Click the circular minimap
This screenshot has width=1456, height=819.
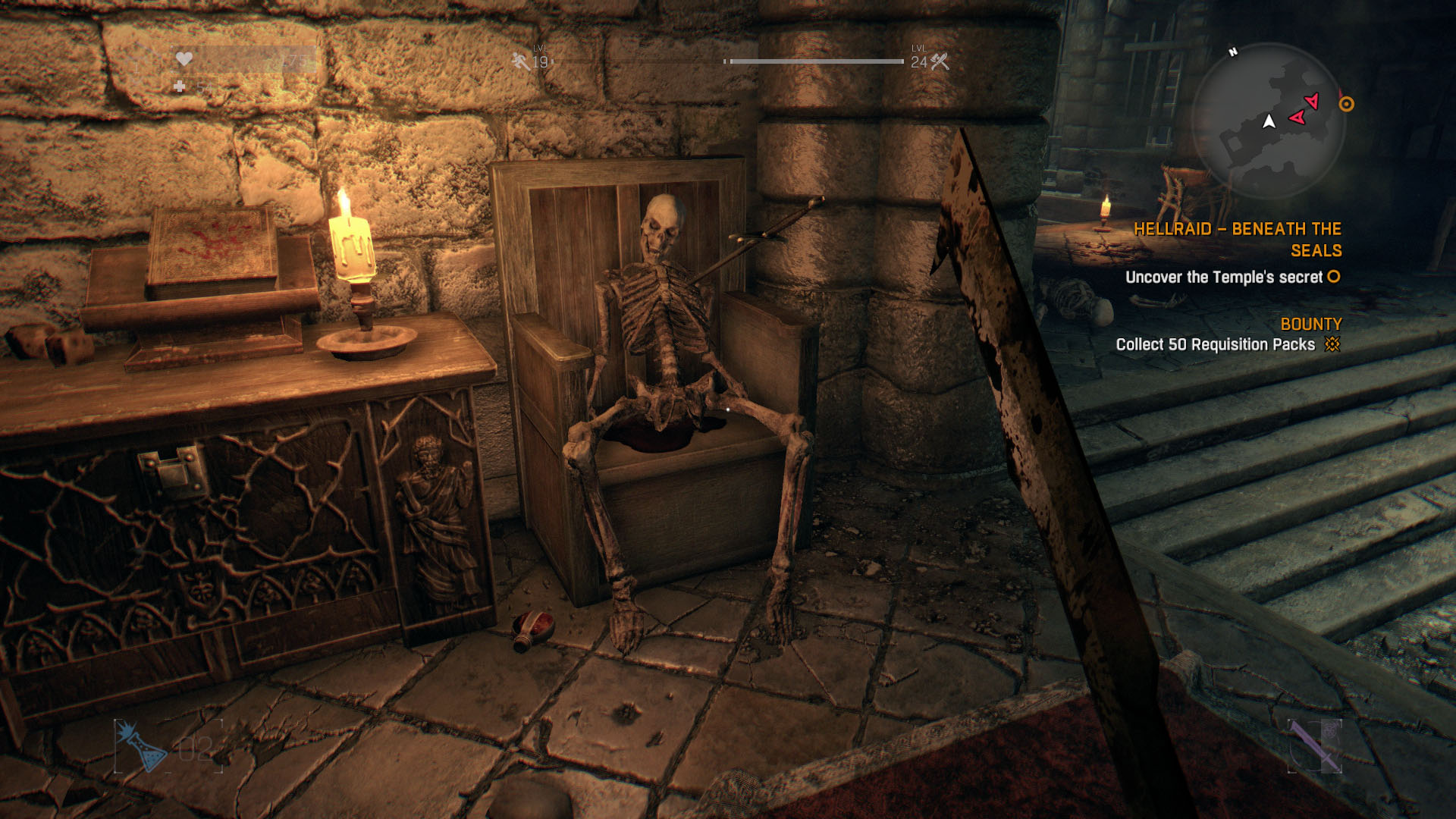1268,120
